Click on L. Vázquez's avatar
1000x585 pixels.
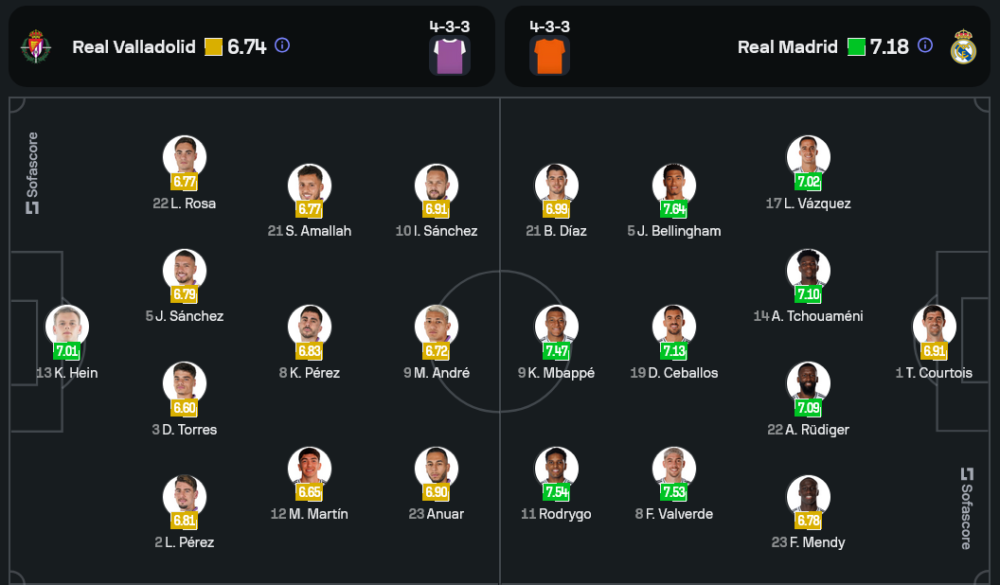coord(808,156)
